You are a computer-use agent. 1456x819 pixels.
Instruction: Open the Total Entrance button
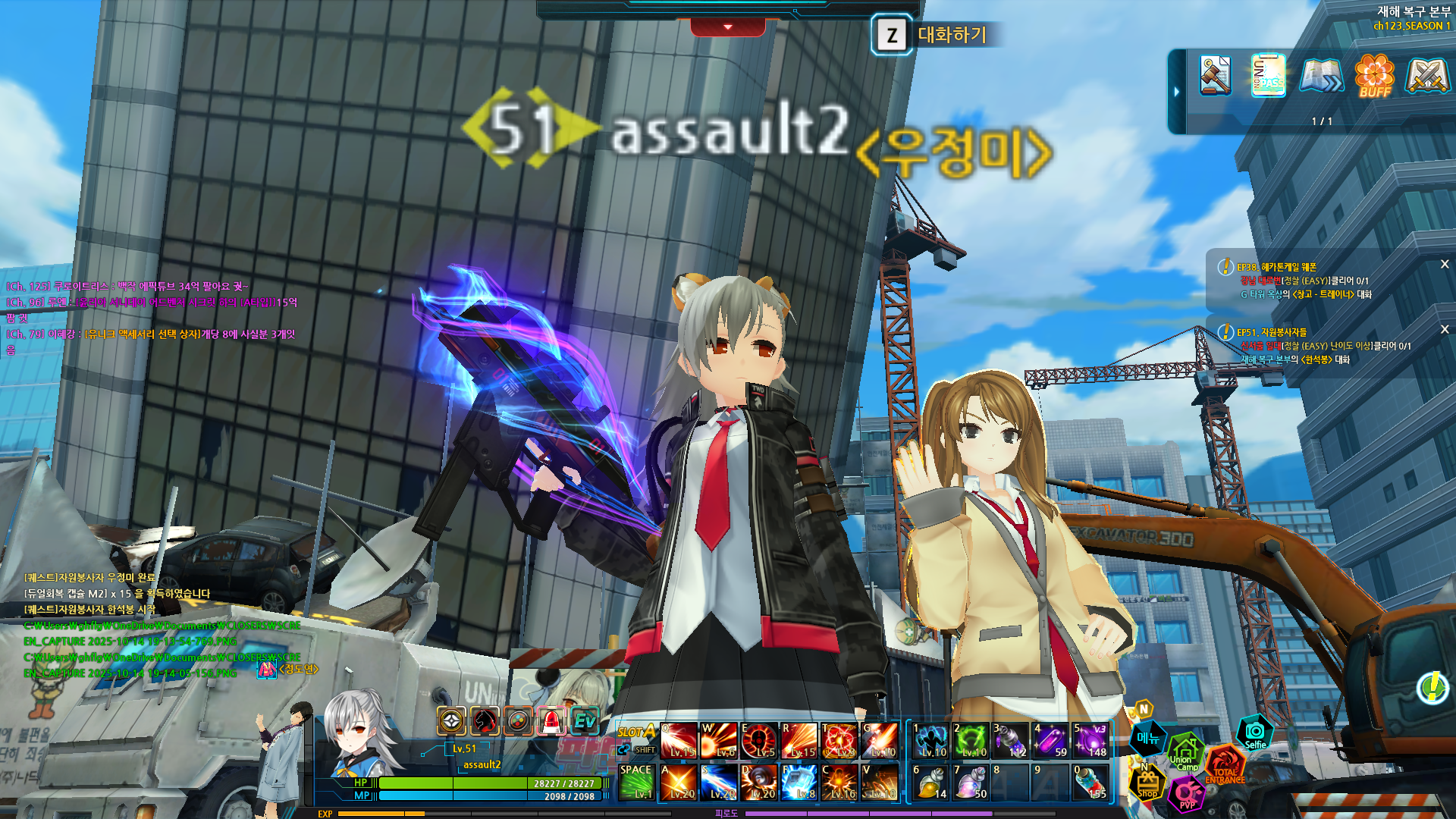pos(1224,764)
